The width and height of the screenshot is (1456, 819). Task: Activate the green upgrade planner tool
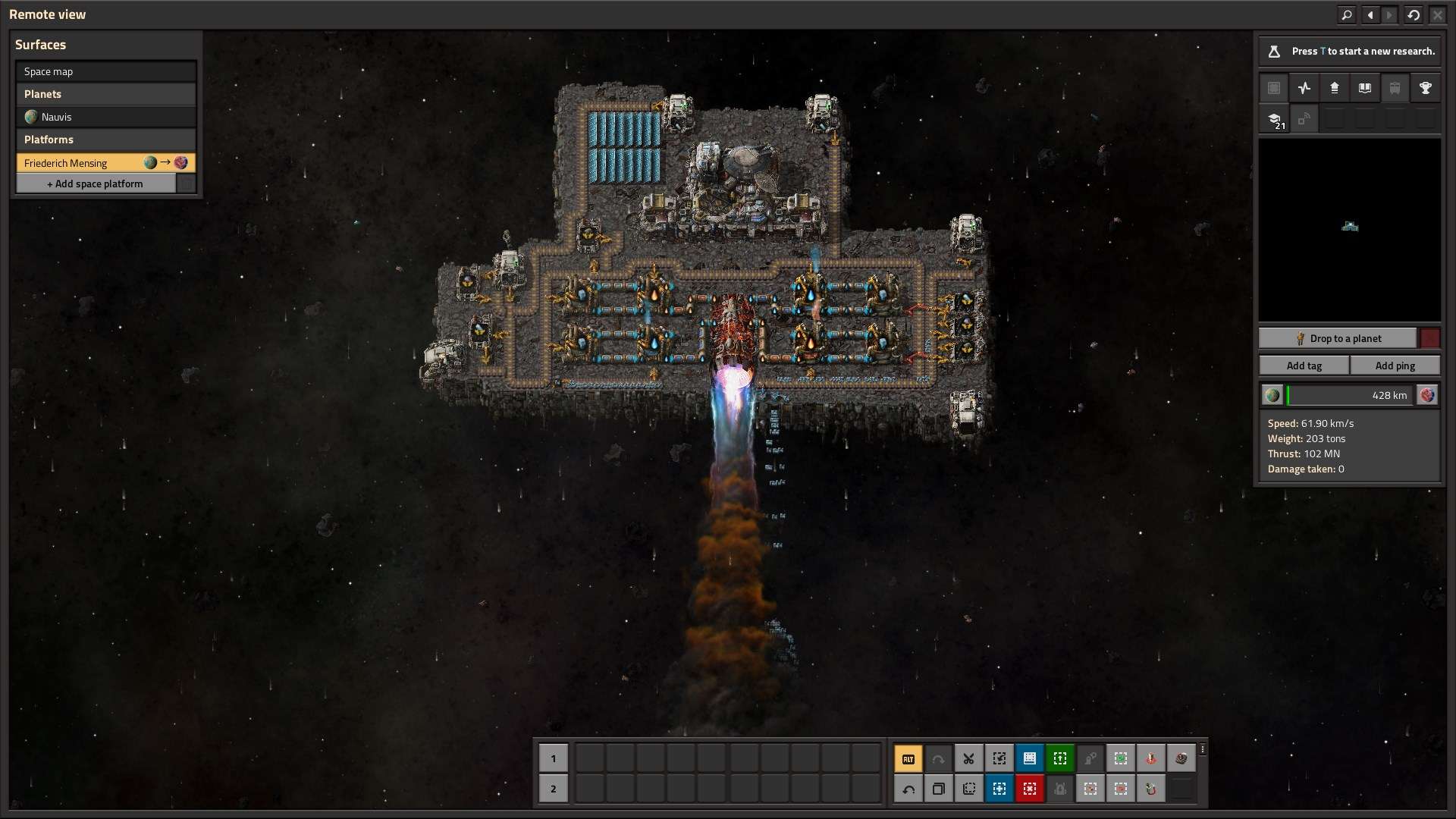(x=1060, y=758)
